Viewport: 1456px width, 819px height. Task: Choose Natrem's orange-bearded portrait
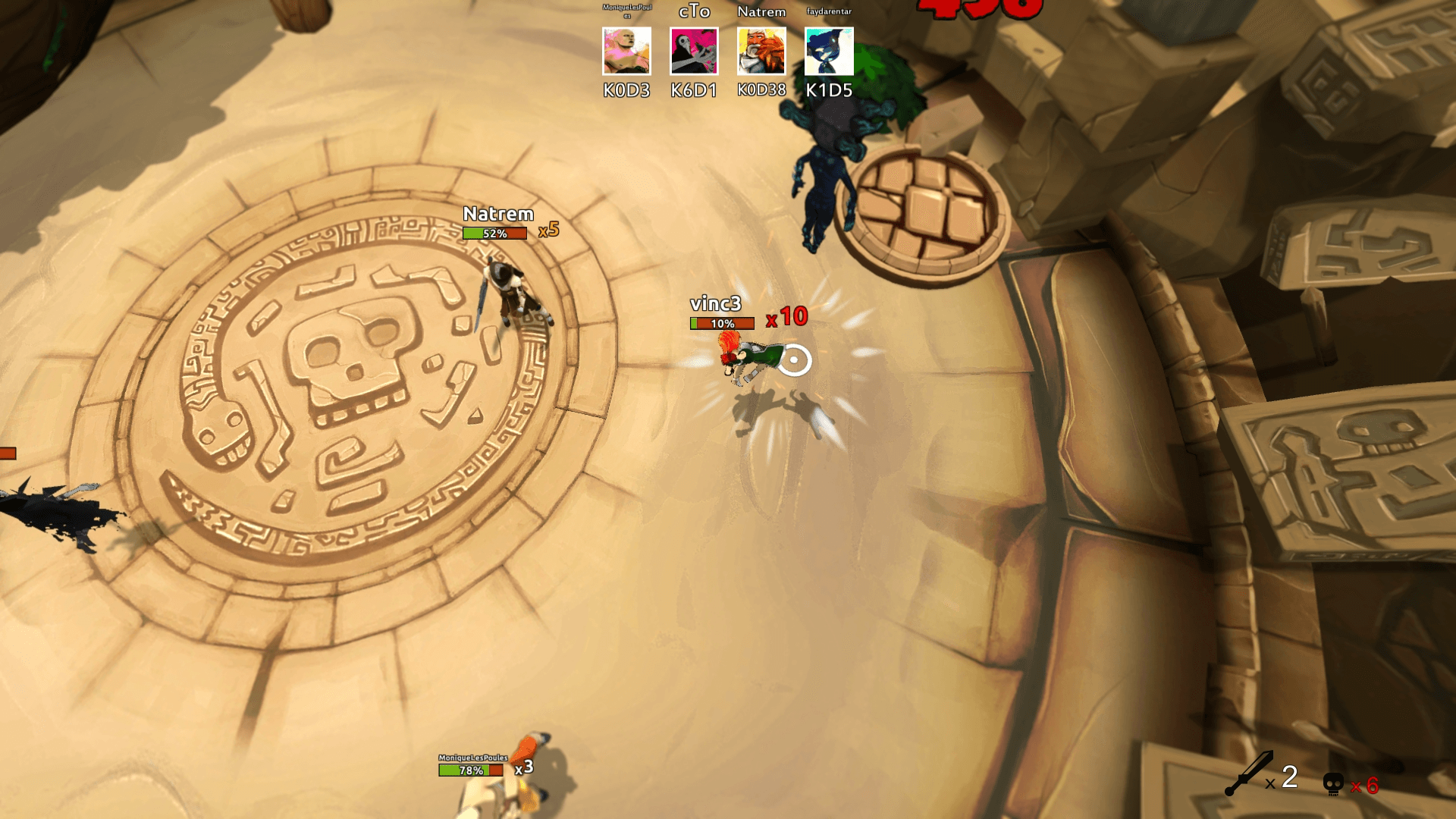click(761, 52)
